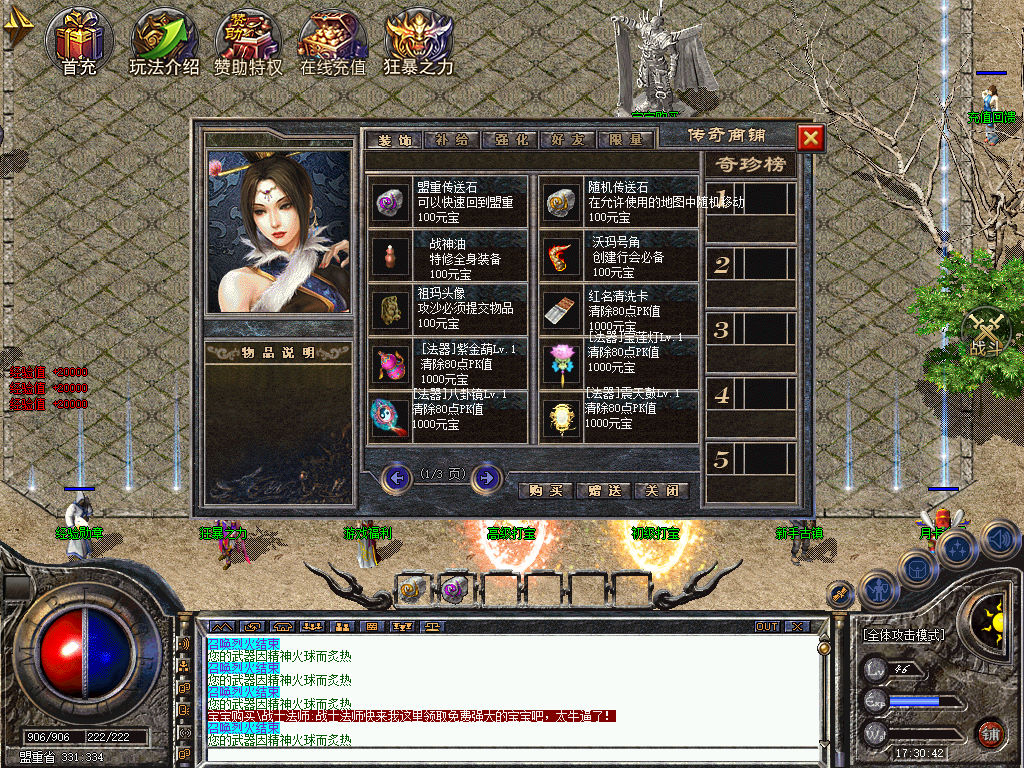
Task: Toggle the sound speaker button
Action: [1000, 541]
